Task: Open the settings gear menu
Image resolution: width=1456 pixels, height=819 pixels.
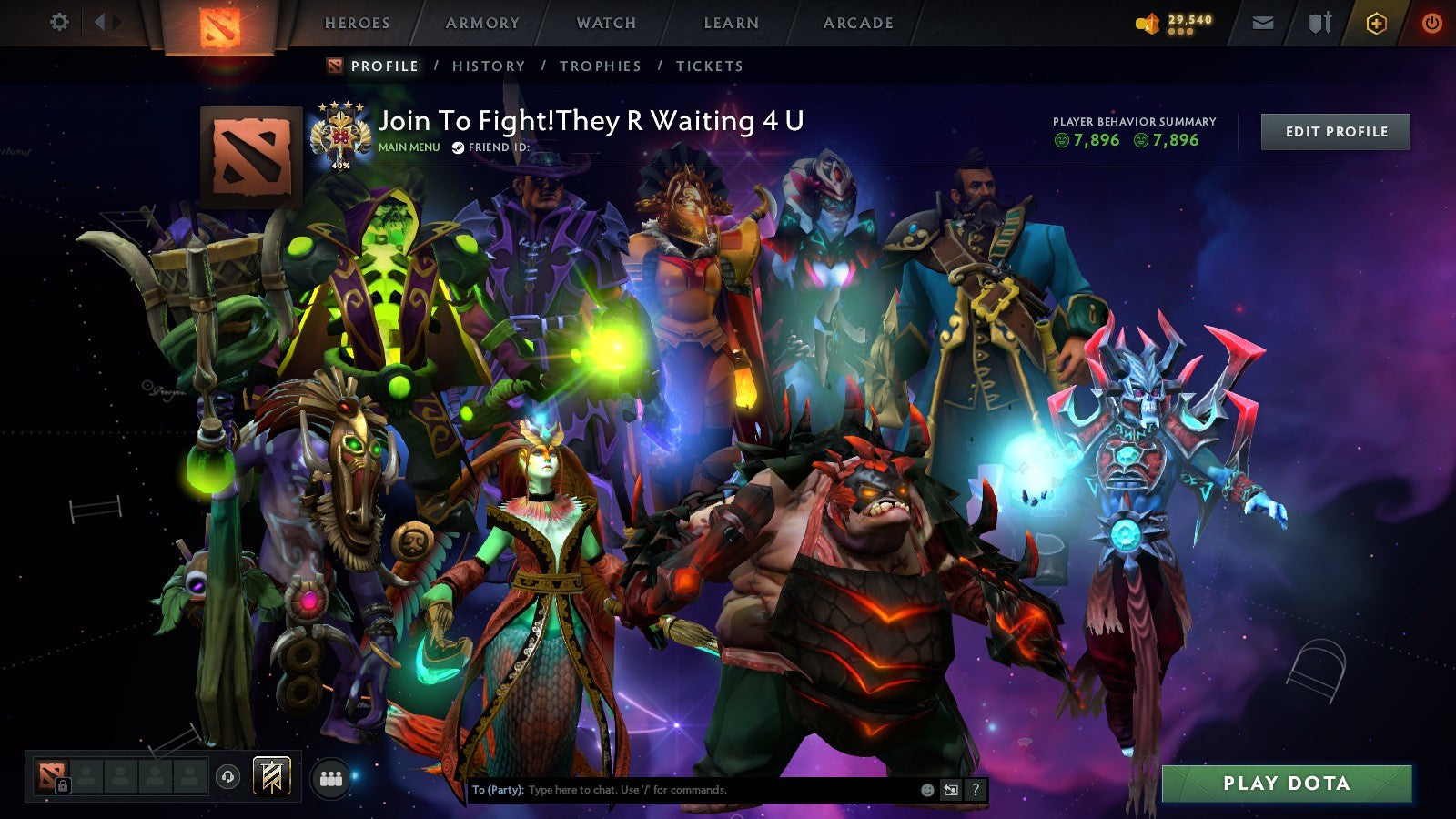Action: (60, 20)
